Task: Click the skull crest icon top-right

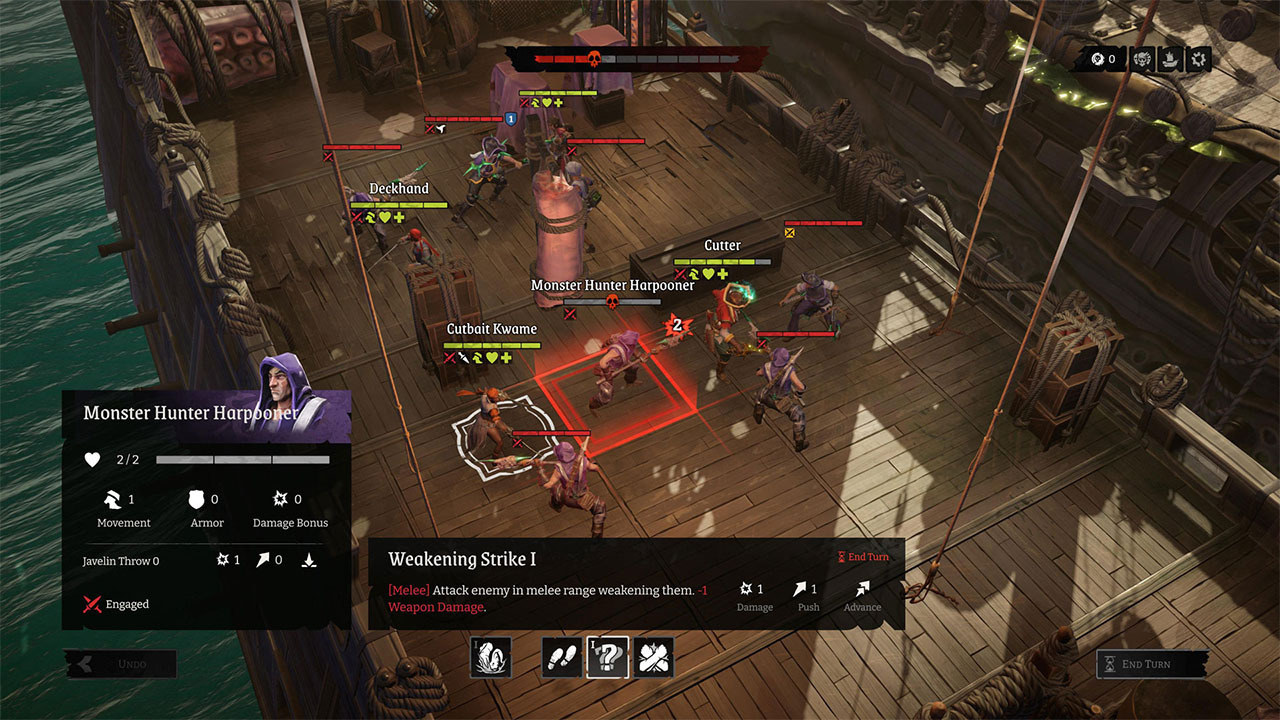Action: [1141, 59]
